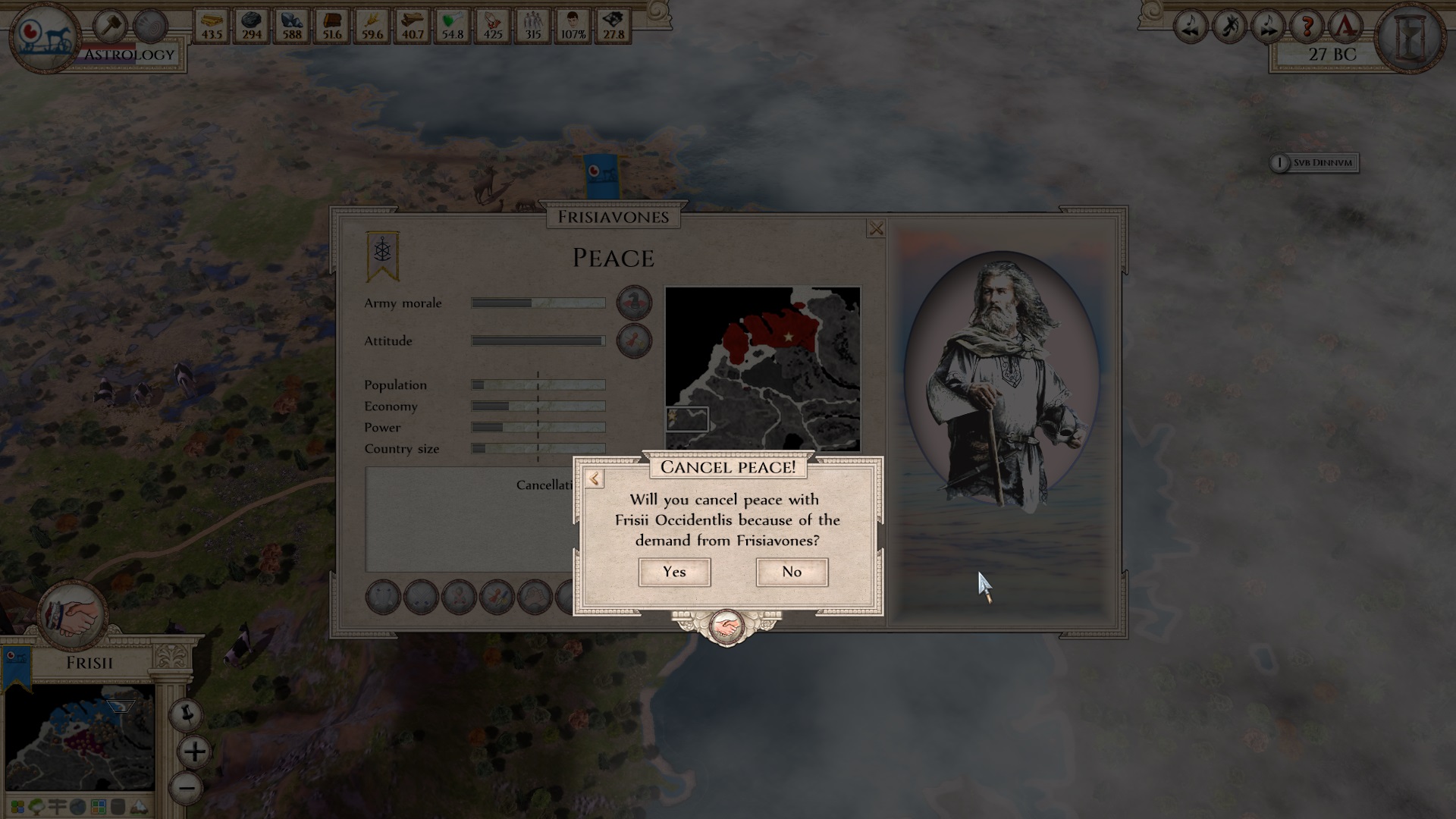Click the Sub Dinnum objective marker
Viewport: 1456px width, 819px height.
pos(1315,162)
